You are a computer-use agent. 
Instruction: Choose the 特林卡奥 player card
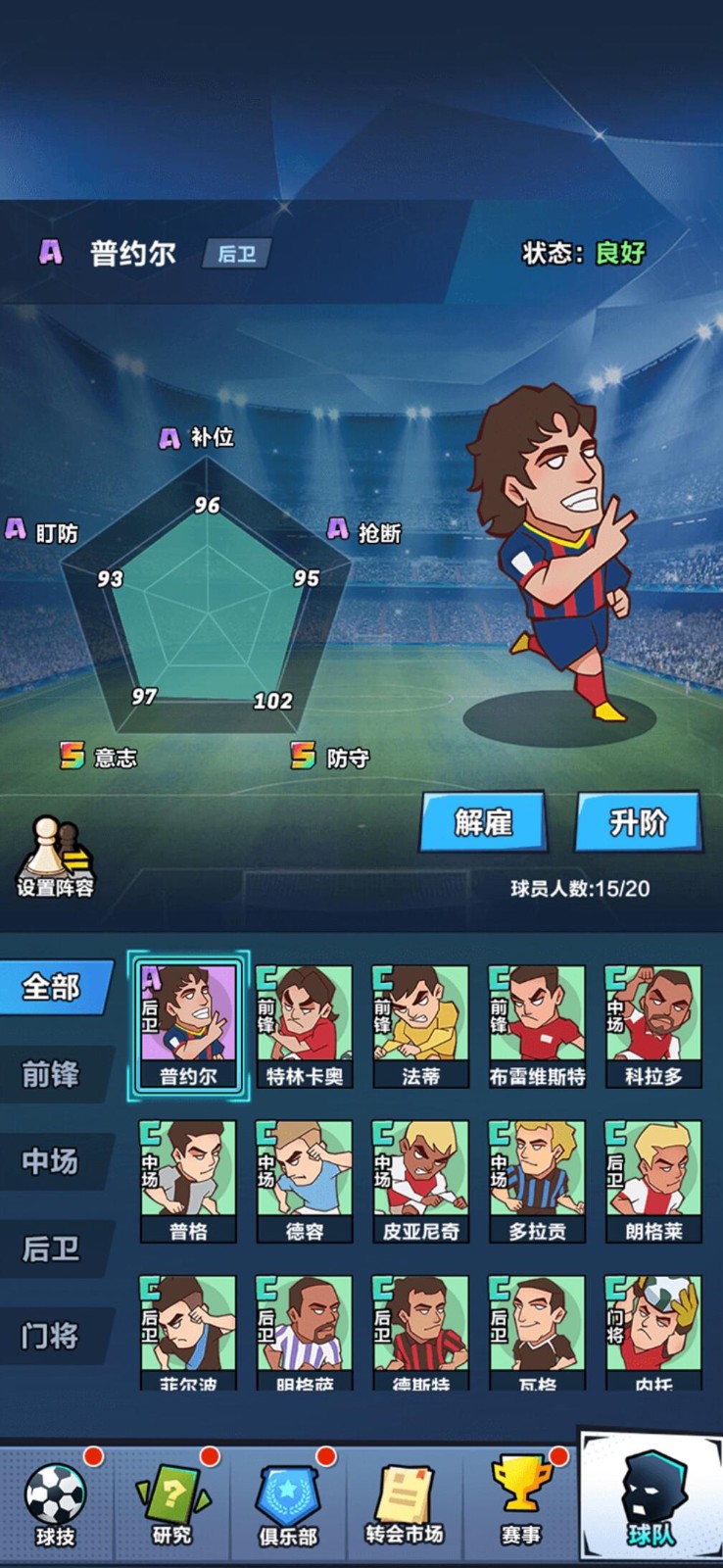coord(305,1025)
